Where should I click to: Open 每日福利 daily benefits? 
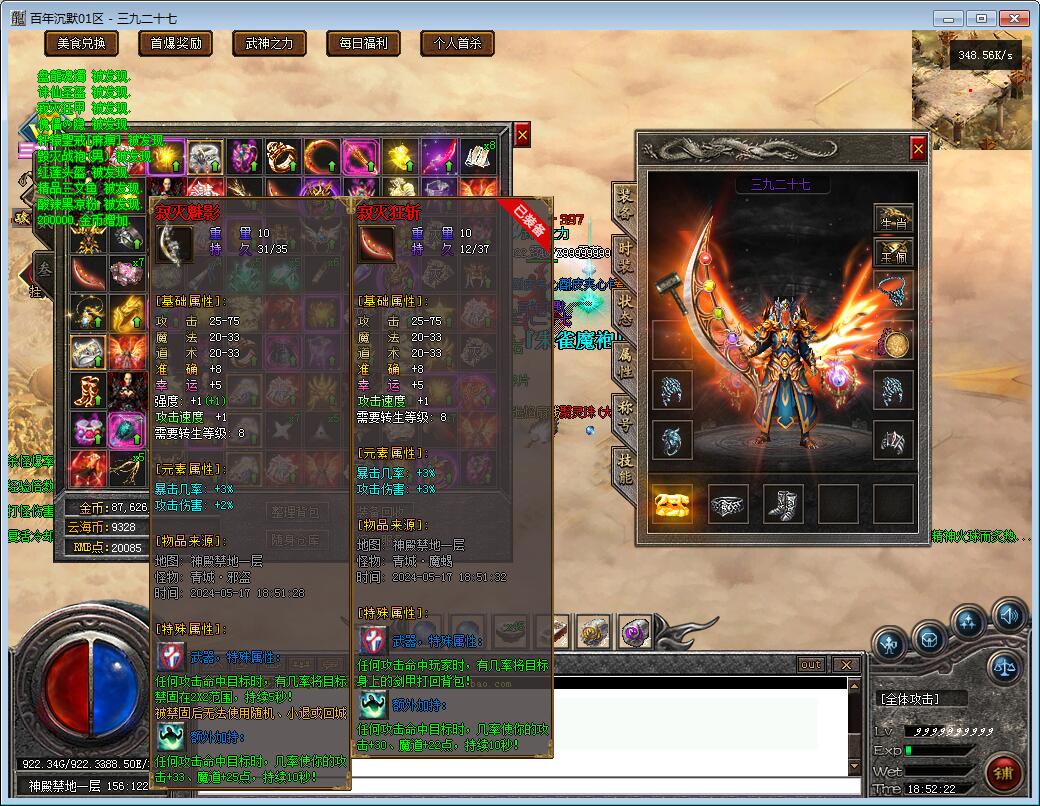click(x=364, y=43)
